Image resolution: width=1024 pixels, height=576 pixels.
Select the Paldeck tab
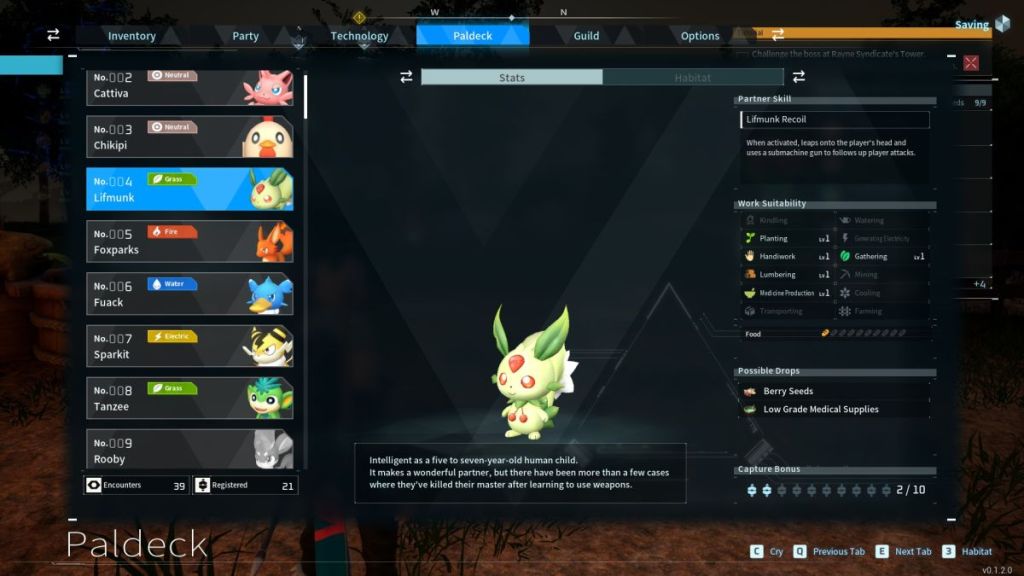472,36
